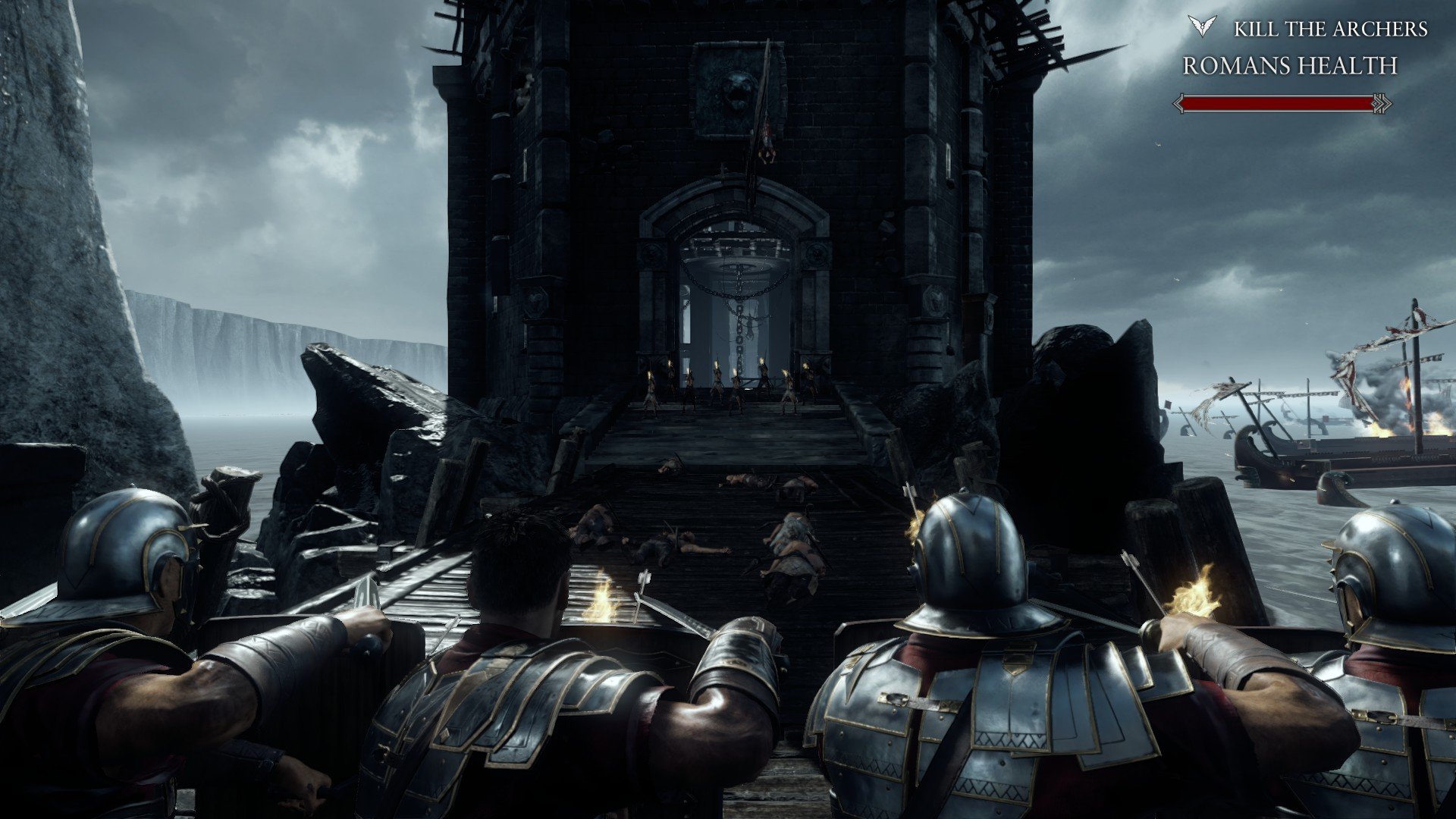Select the Kill the Archers objective tracker
The image size is (1456, 819).
tap(1330, 30)
